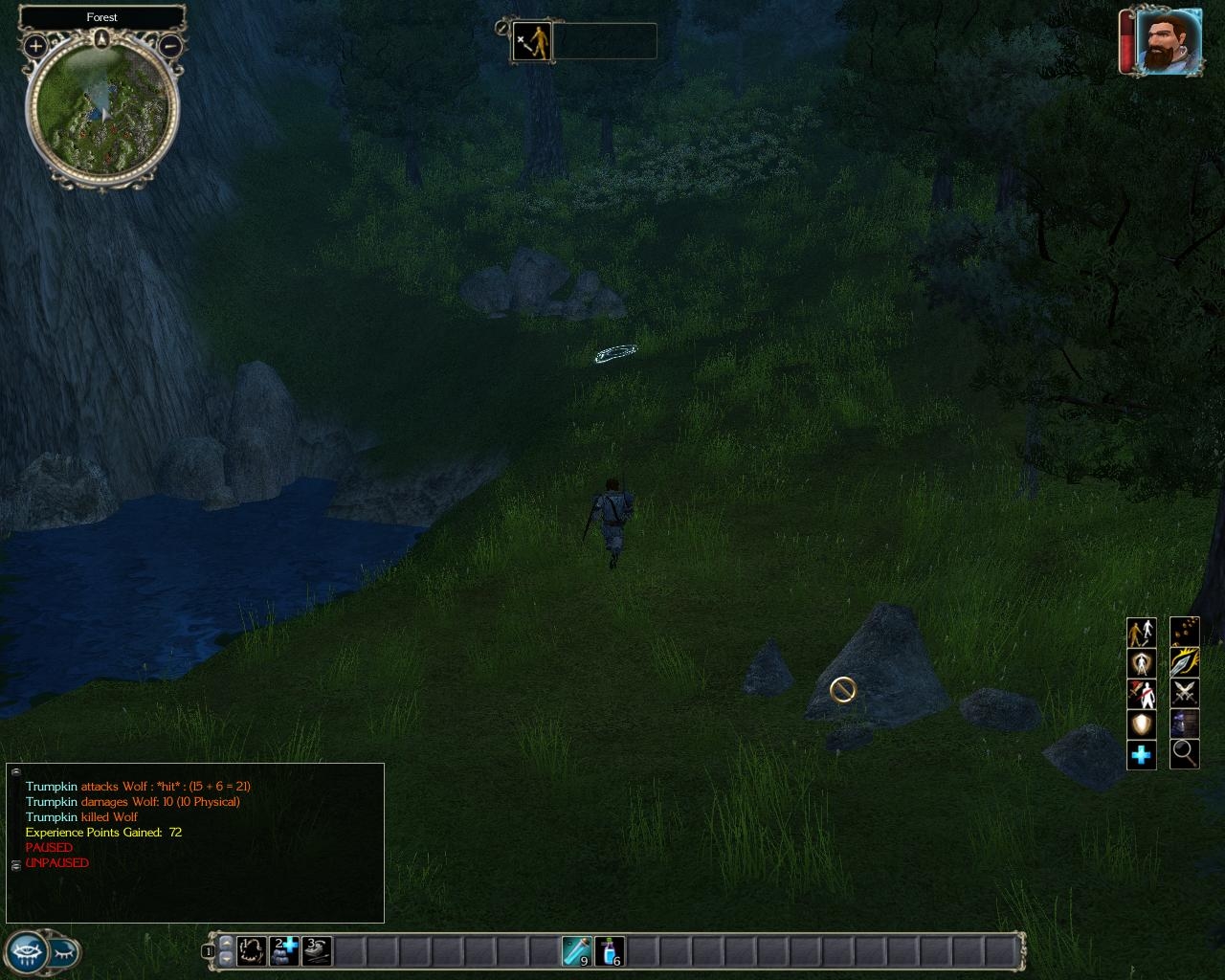Switch to the next hotbar page with down arrow

pyautogui.click(x=226, y=958)
